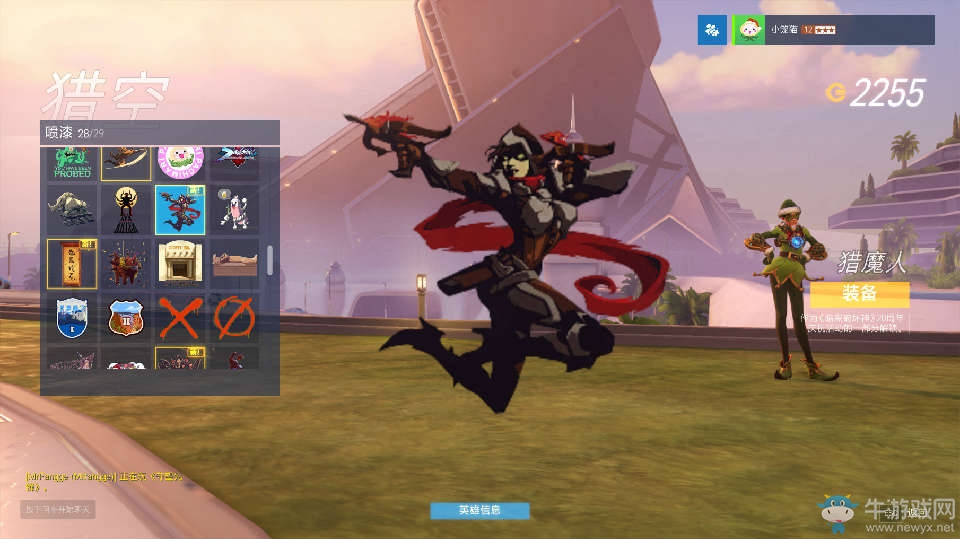Equip the spray with the yellow 装备 button
The height and width of the screenshot is (539, 960).
point(859,294)
